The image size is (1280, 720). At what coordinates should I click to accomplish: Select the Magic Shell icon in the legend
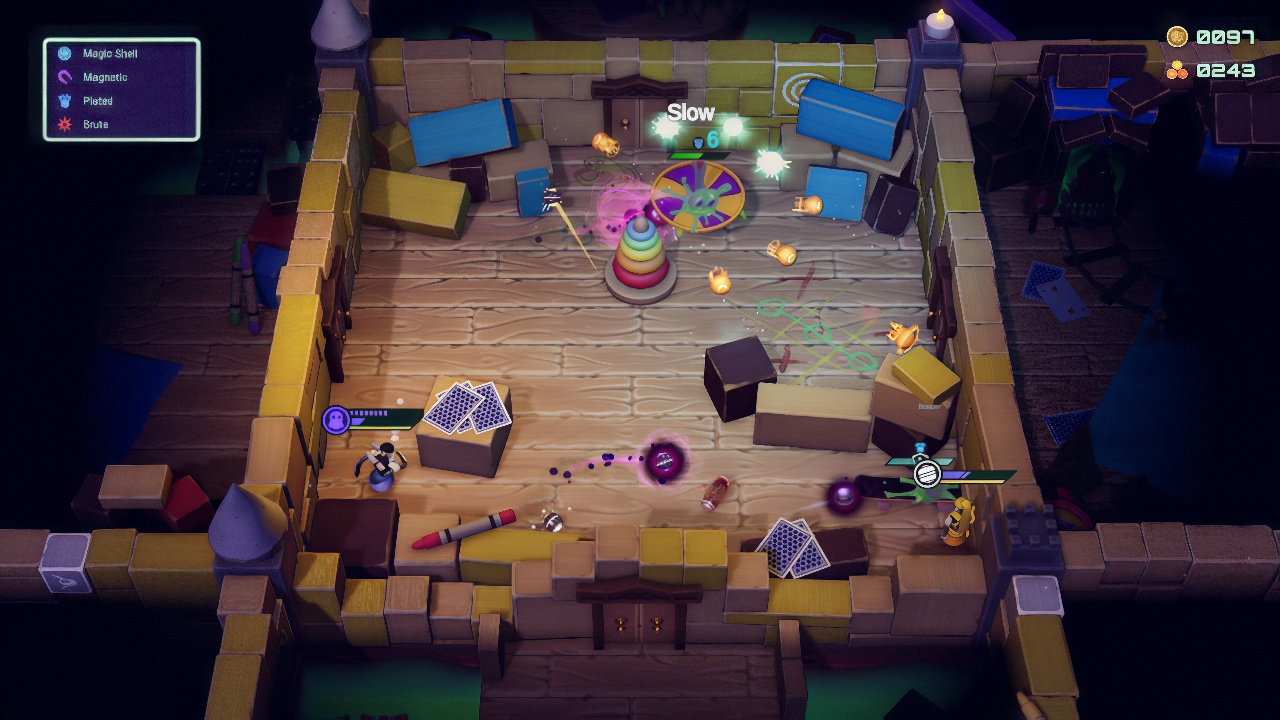tap(64, 53)
